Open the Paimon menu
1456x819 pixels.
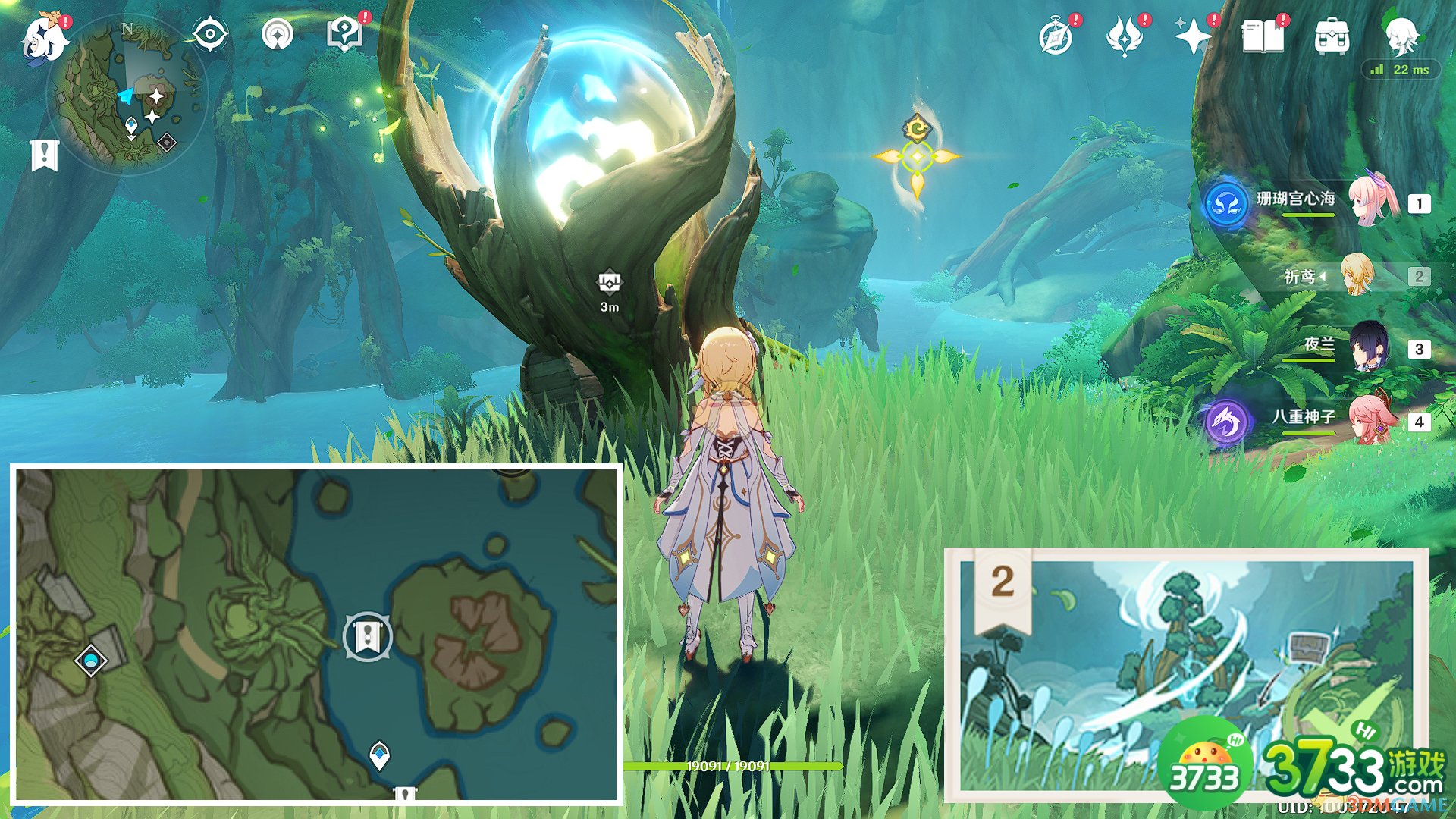coord(43,38)
